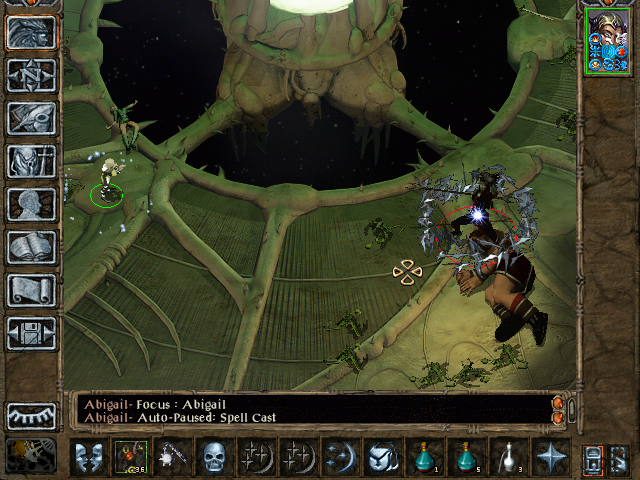Screen dimensions: 640x480
Task: Open the area map screen
Action: point(32,76)
